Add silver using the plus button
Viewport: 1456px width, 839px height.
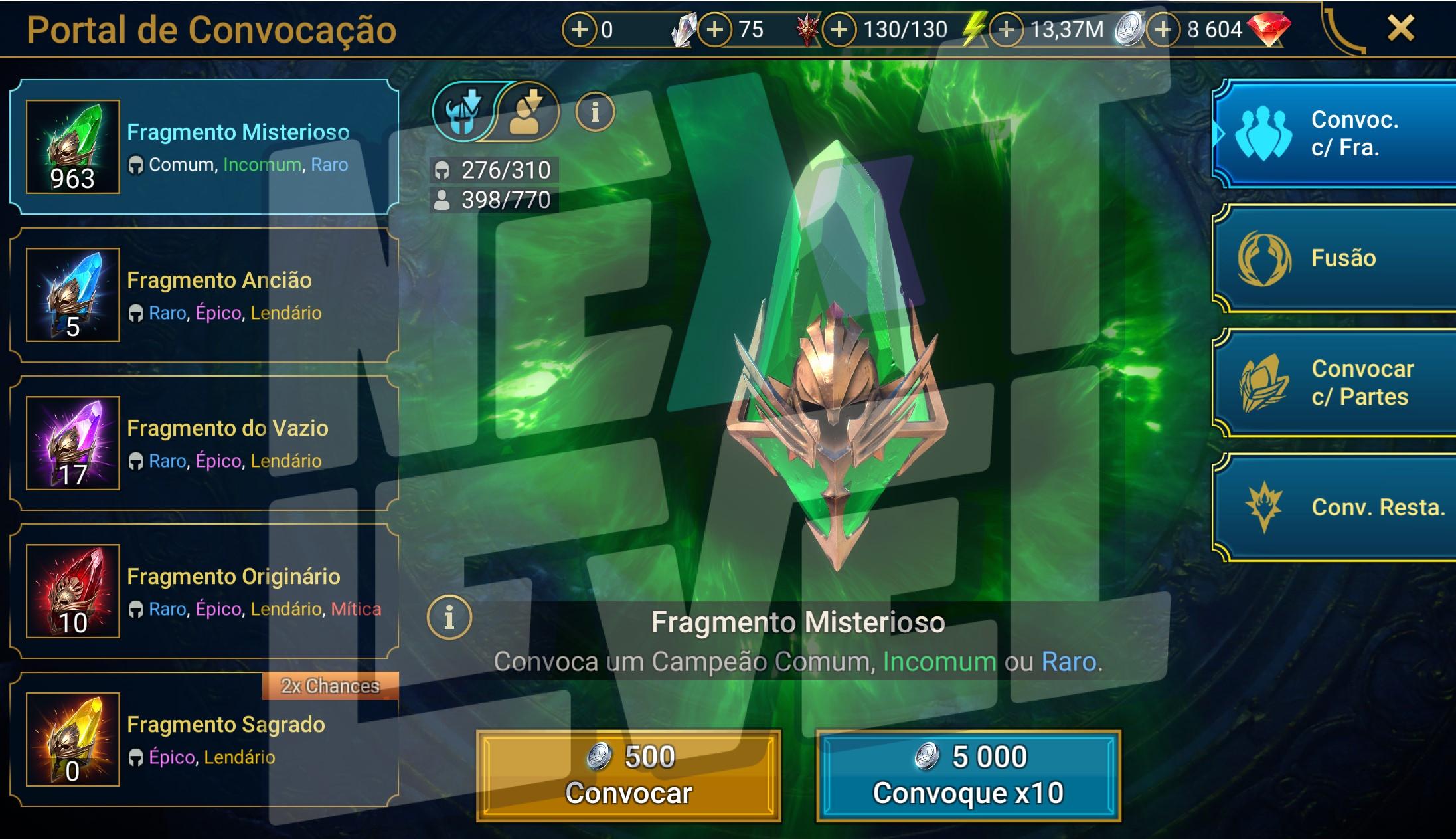(1007, 29)
